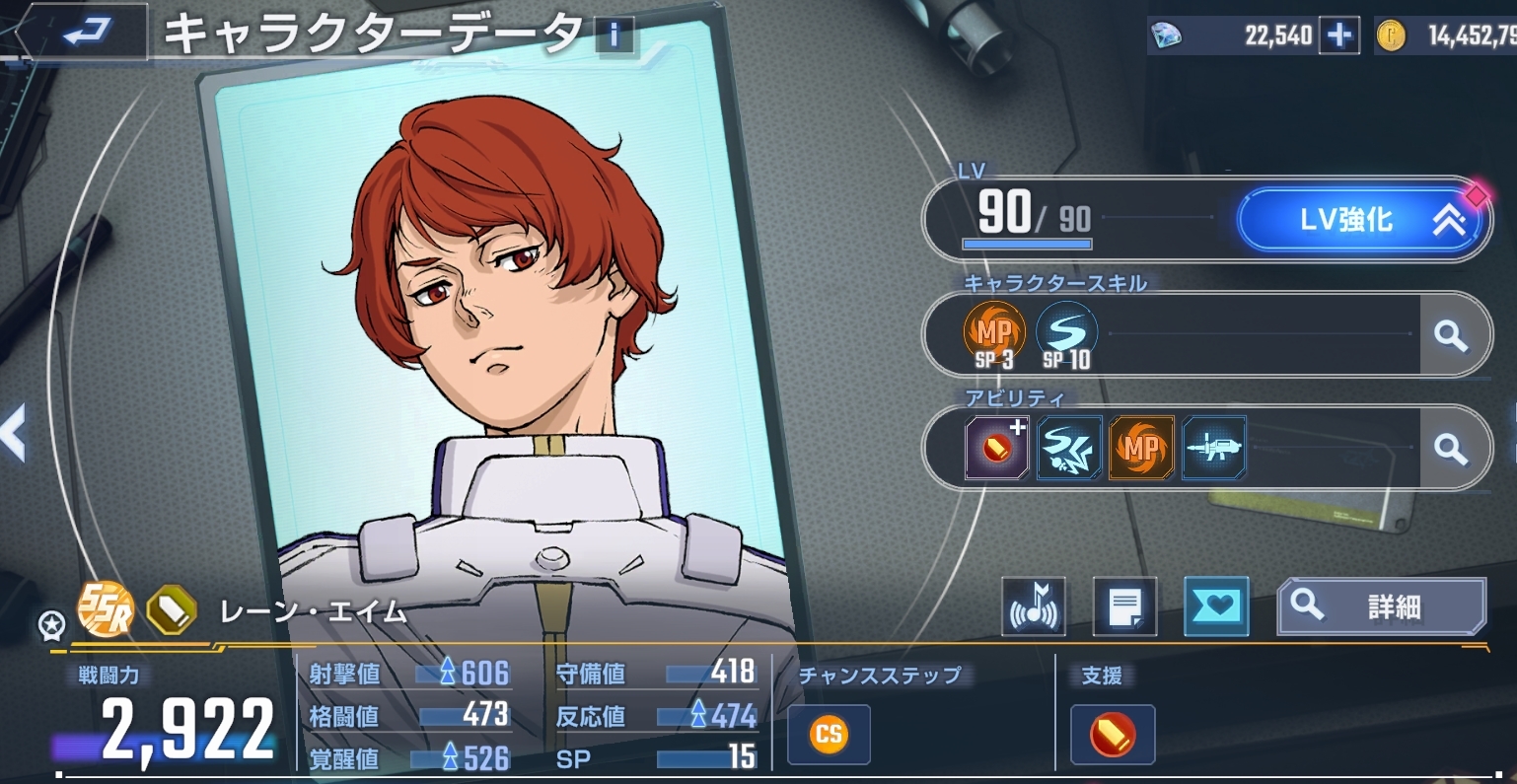1517x784 pixels.
Task: Open the 詳細 details button
Action: 1381,606
